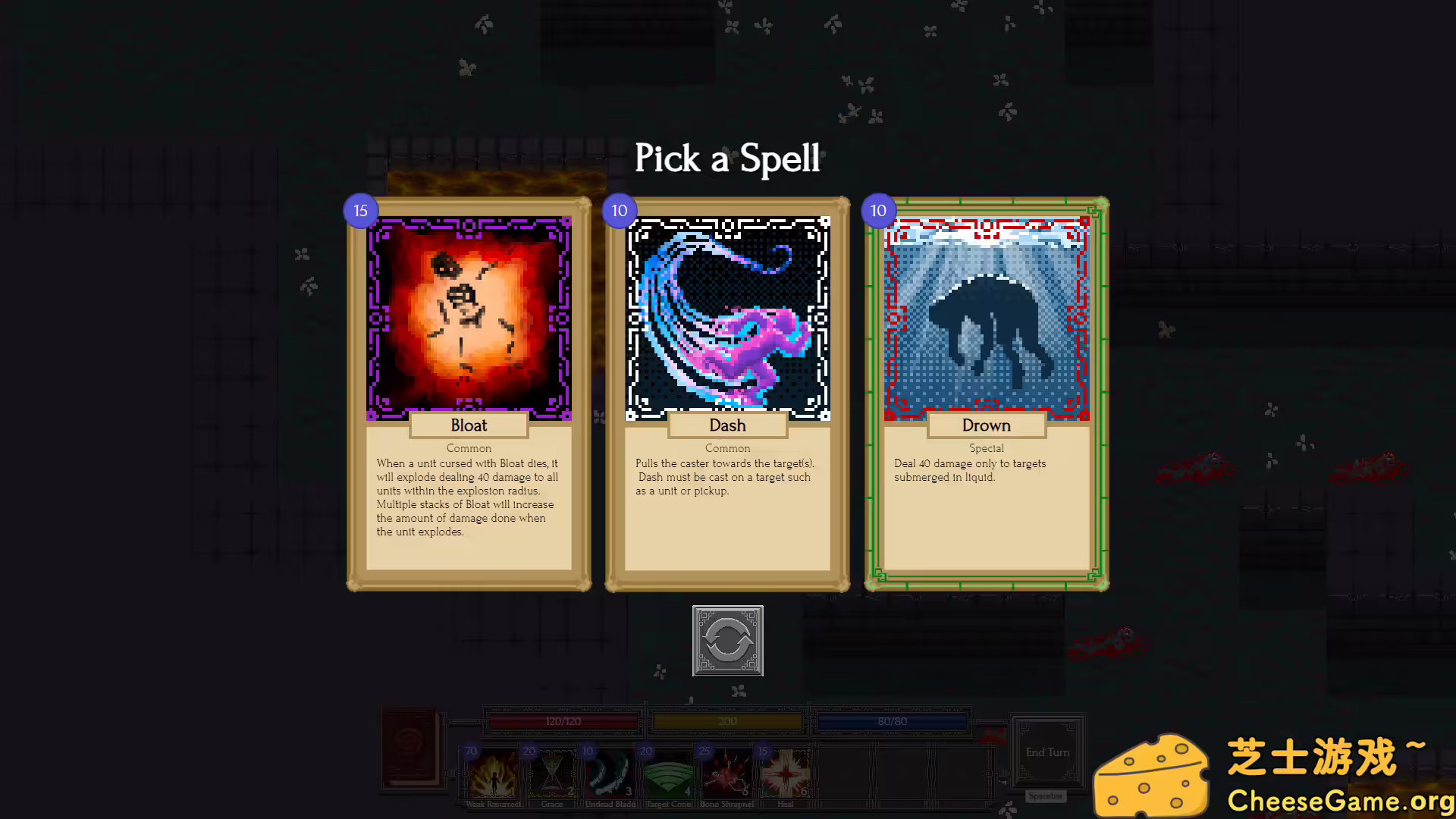1456x819 pixels.
Task: Click the Spacebar hint label under End Turn
Action: (1045, 796)
